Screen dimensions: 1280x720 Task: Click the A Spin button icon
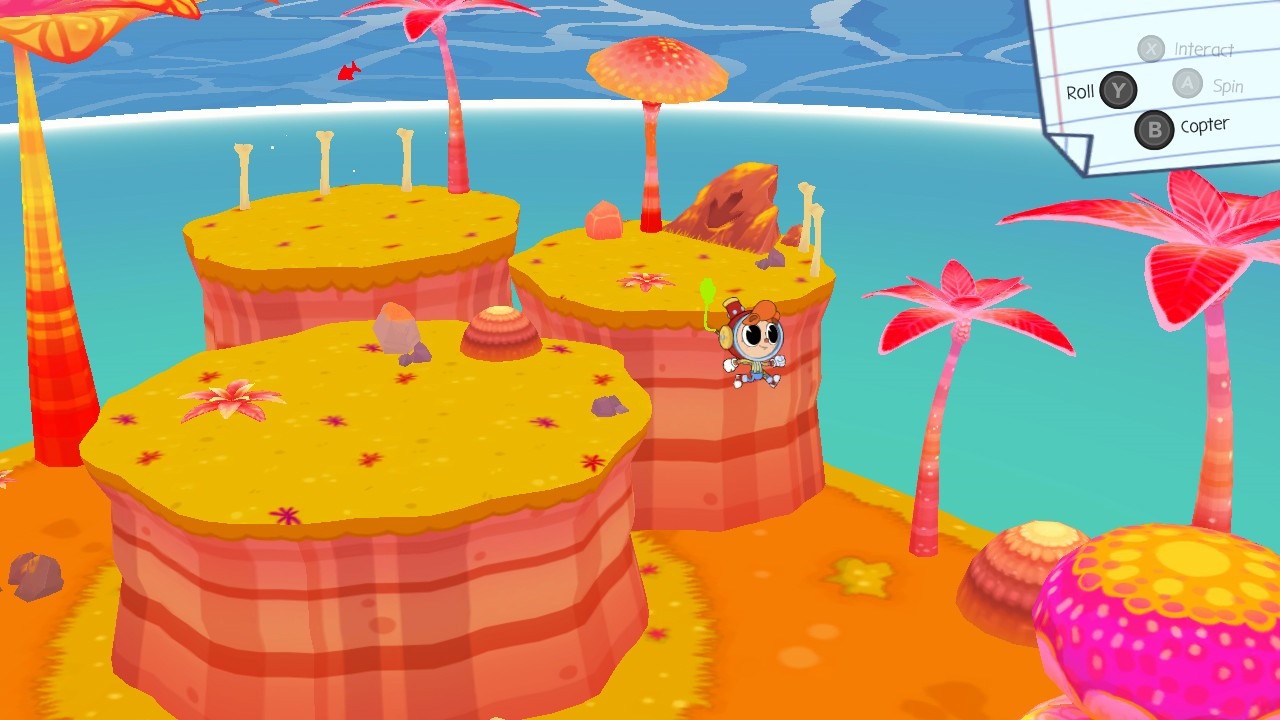1188,85
